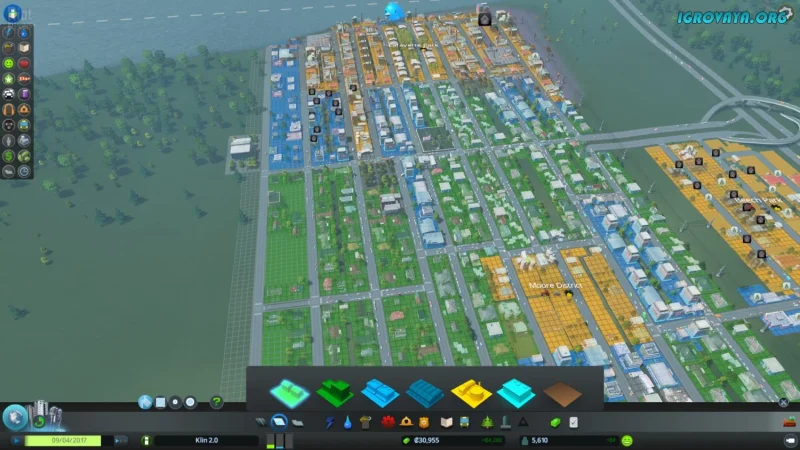800x450 pixels.
Task: Choose the cyan office zoning tile
Action: (516, 390)
